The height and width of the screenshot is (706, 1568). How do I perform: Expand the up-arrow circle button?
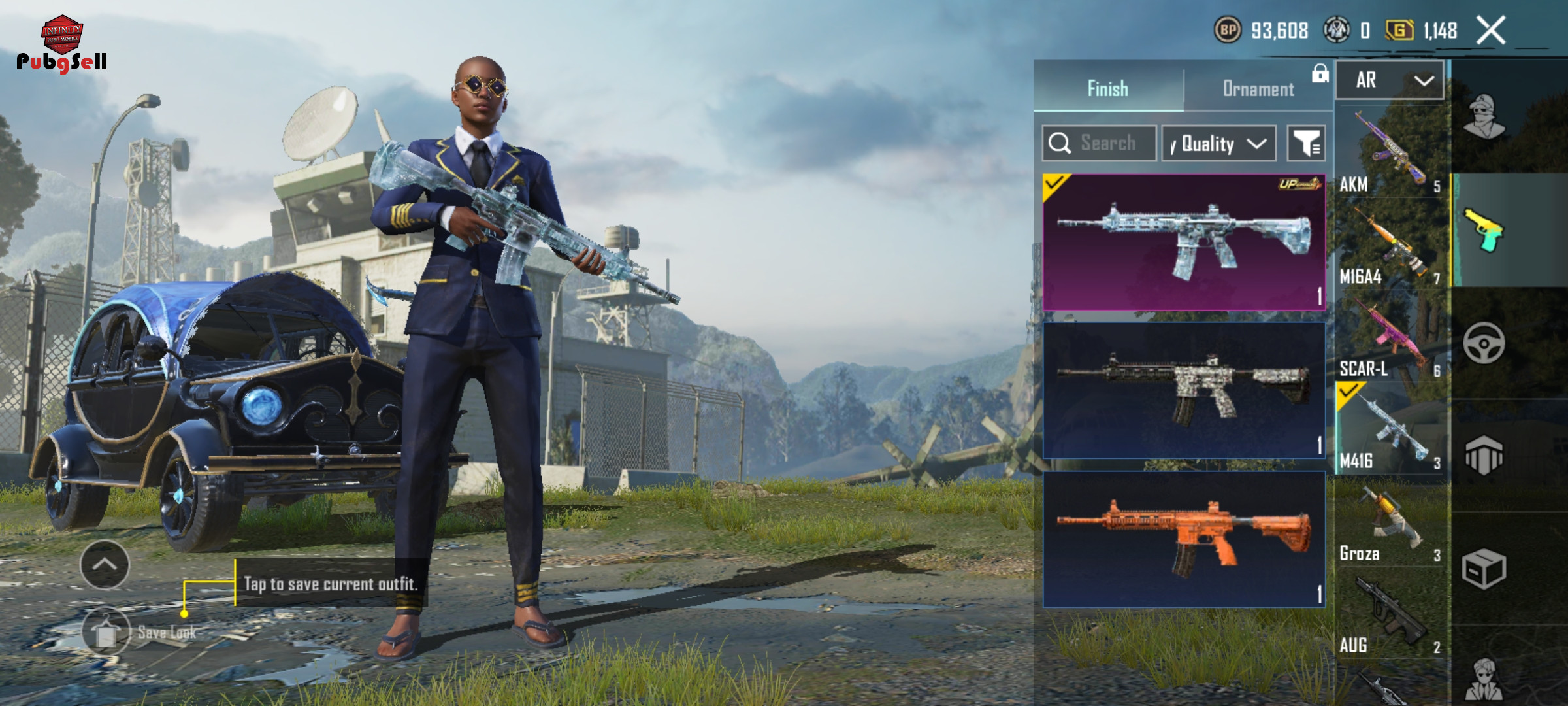[105, 565]
